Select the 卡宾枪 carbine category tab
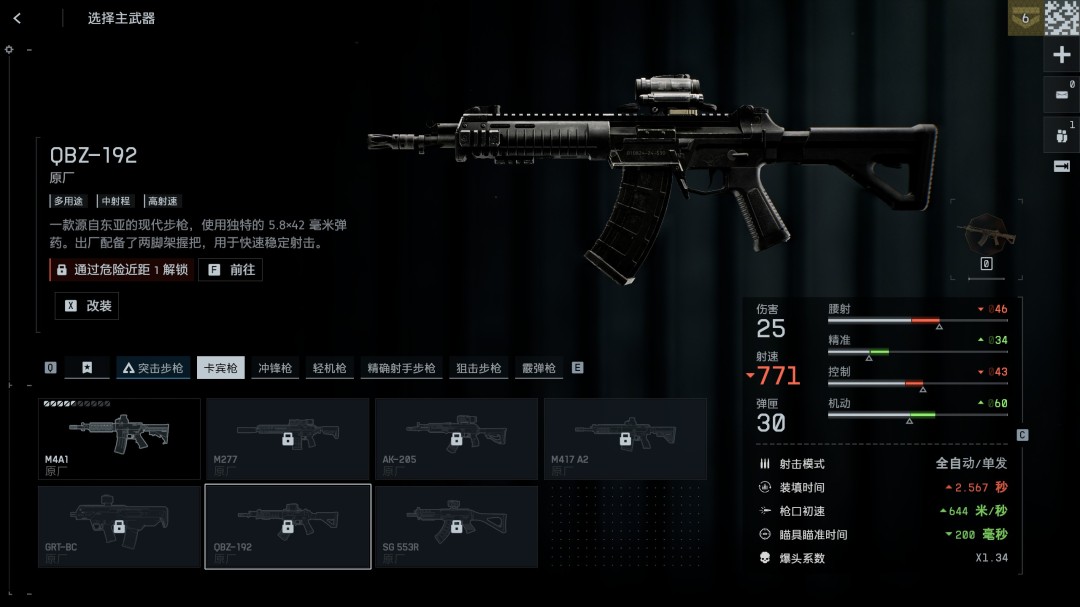This screenshot has width=1080, height=607. (221, 368)
